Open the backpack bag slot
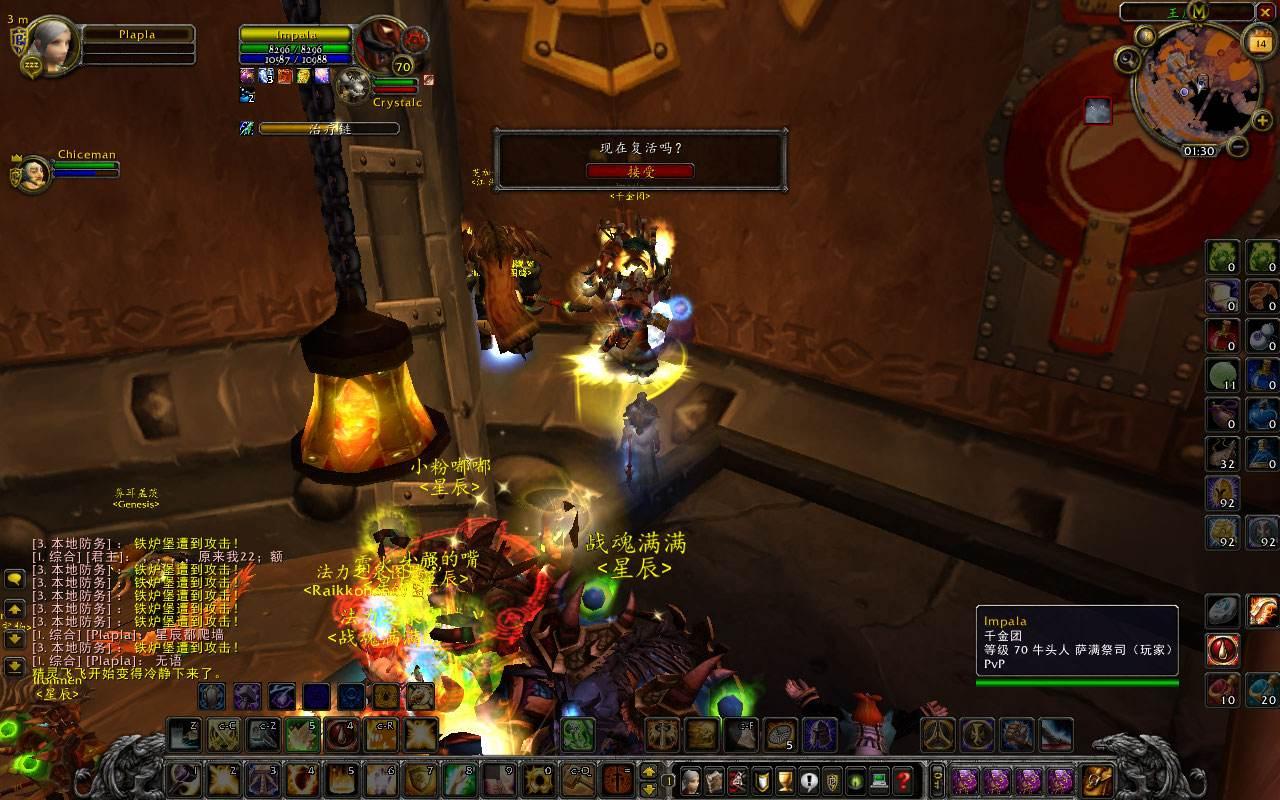 (x=1097, y=779)
